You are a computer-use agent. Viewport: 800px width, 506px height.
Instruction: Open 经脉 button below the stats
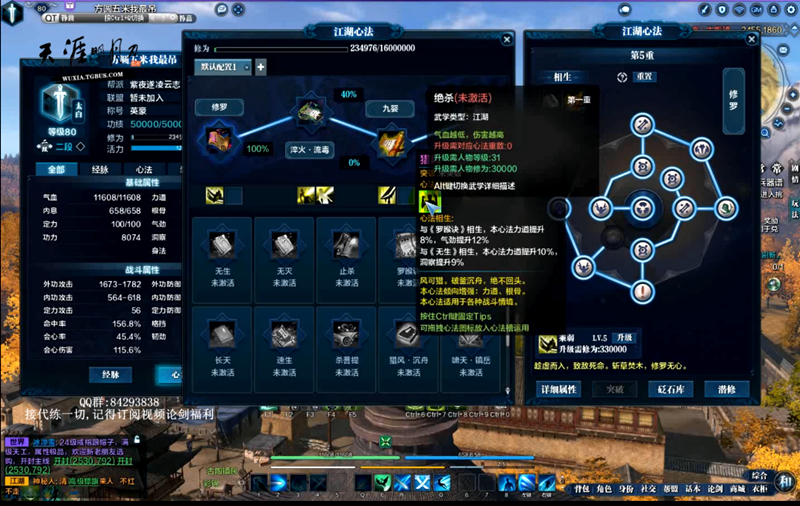(110, 374)
